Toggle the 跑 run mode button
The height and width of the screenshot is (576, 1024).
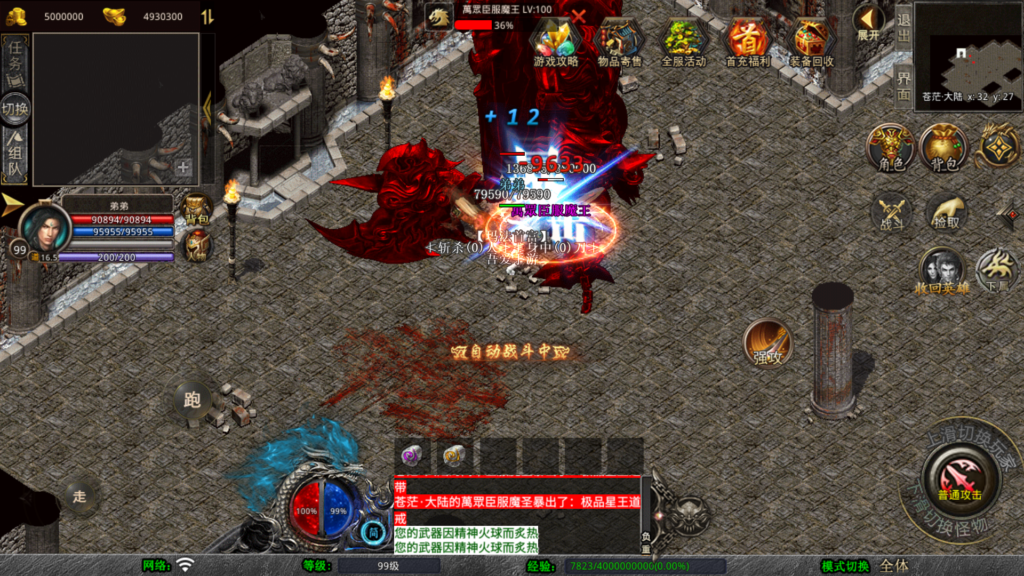click(x=192, y=399)
